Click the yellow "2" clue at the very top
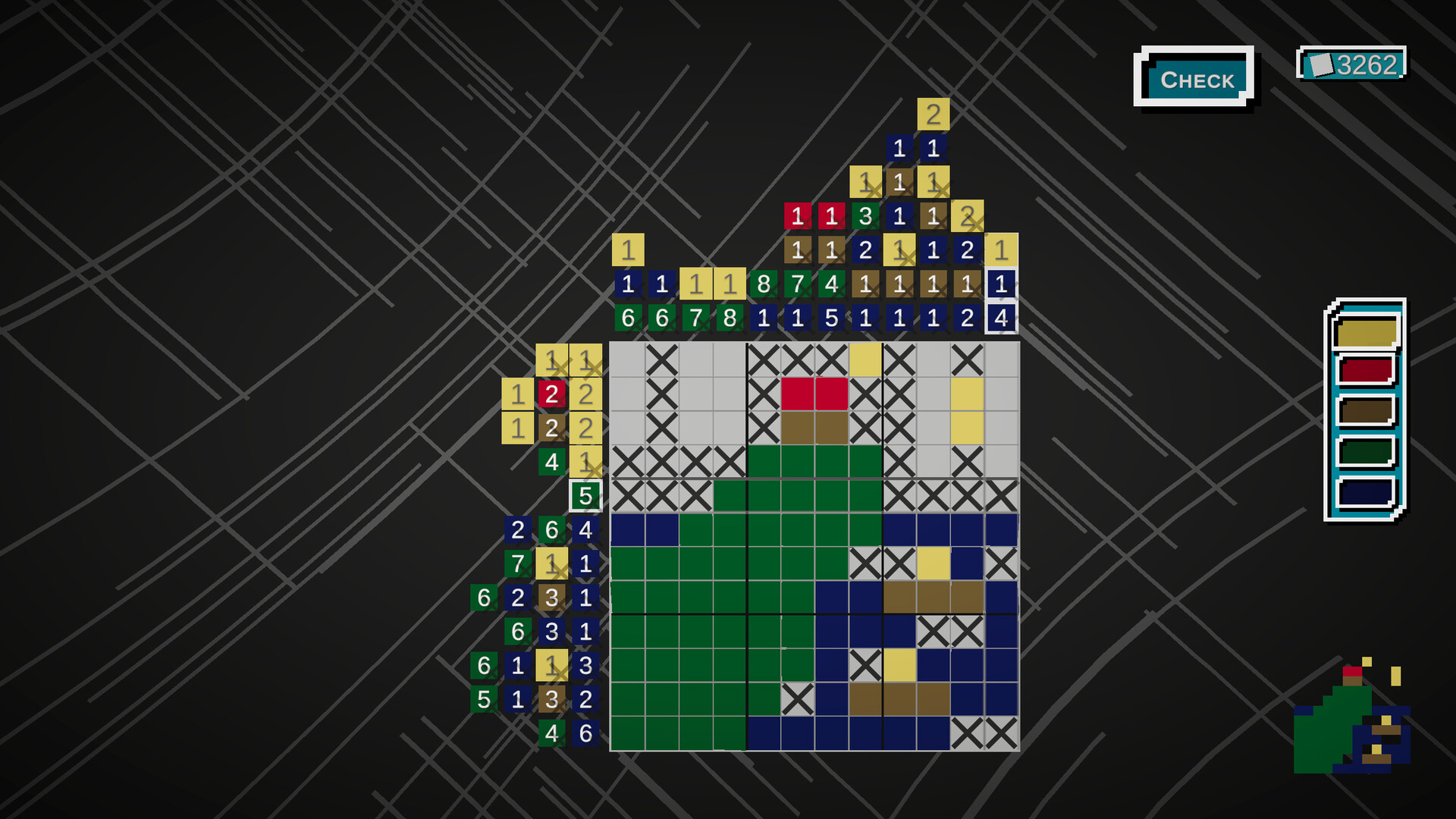The image size is (1456, 819). click(x=933, y=115)
